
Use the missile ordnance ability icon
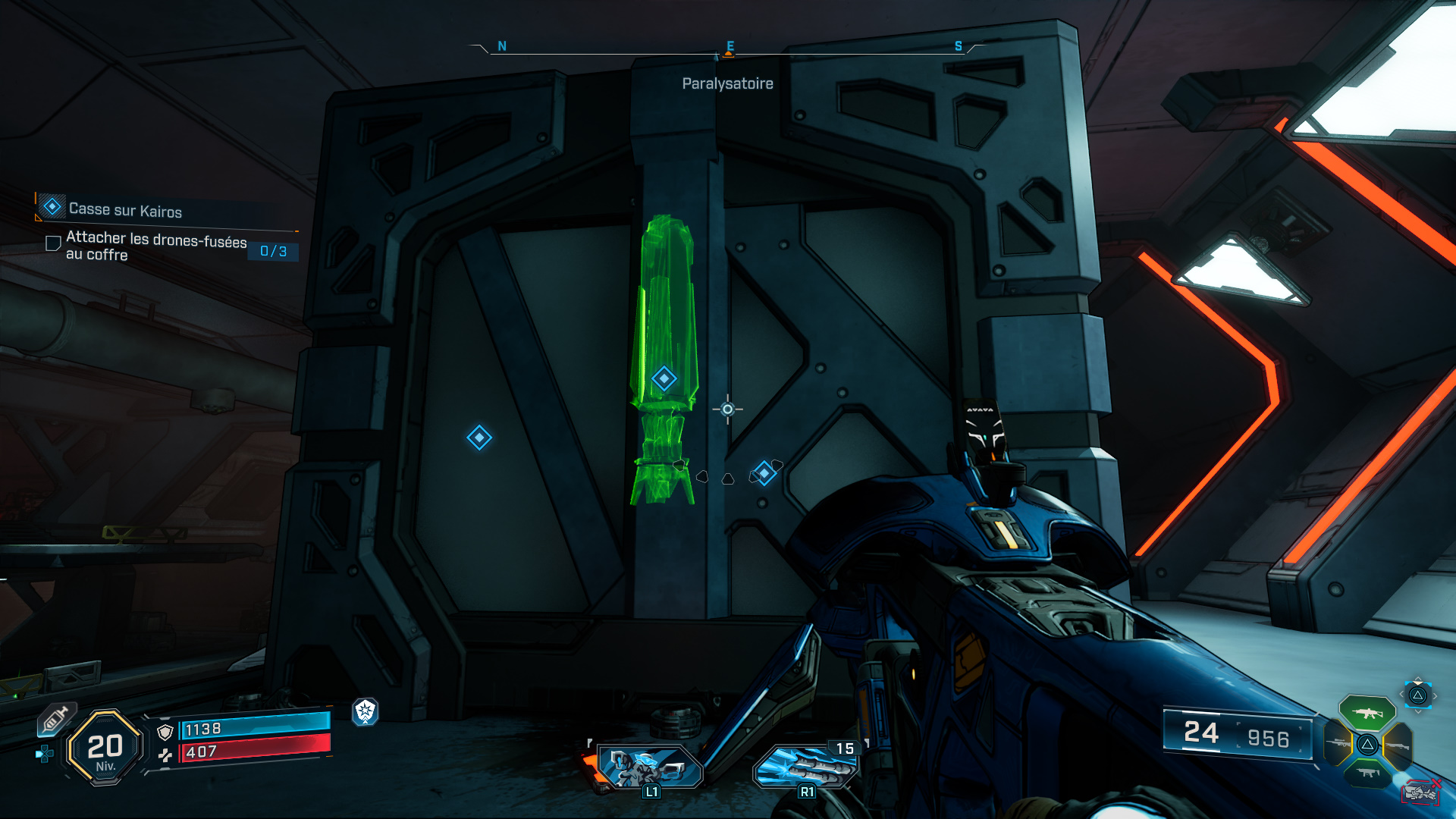[805, 767]
